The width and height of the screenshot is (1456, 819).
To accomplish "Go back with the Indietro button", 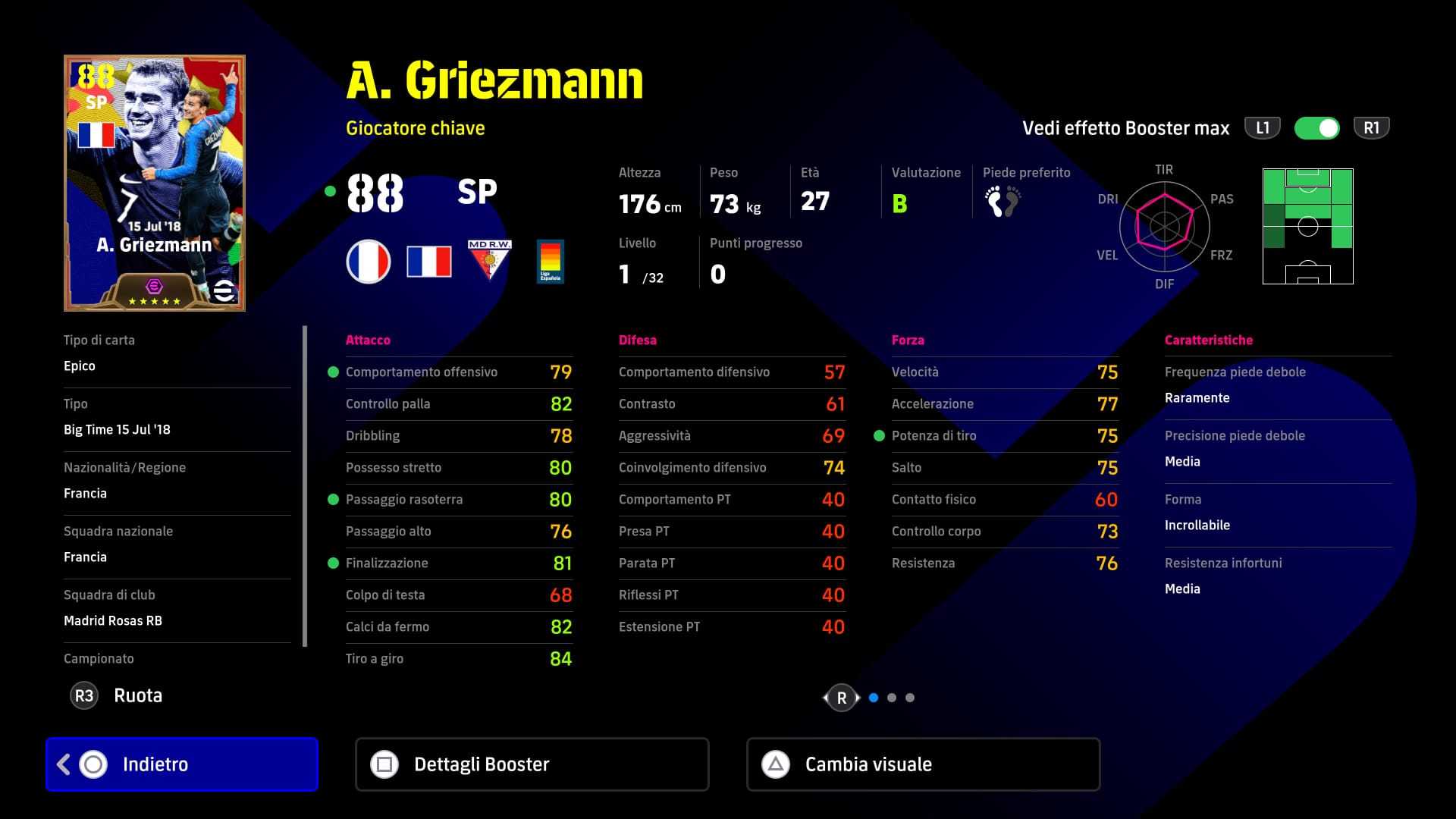I will pos(182,764).
